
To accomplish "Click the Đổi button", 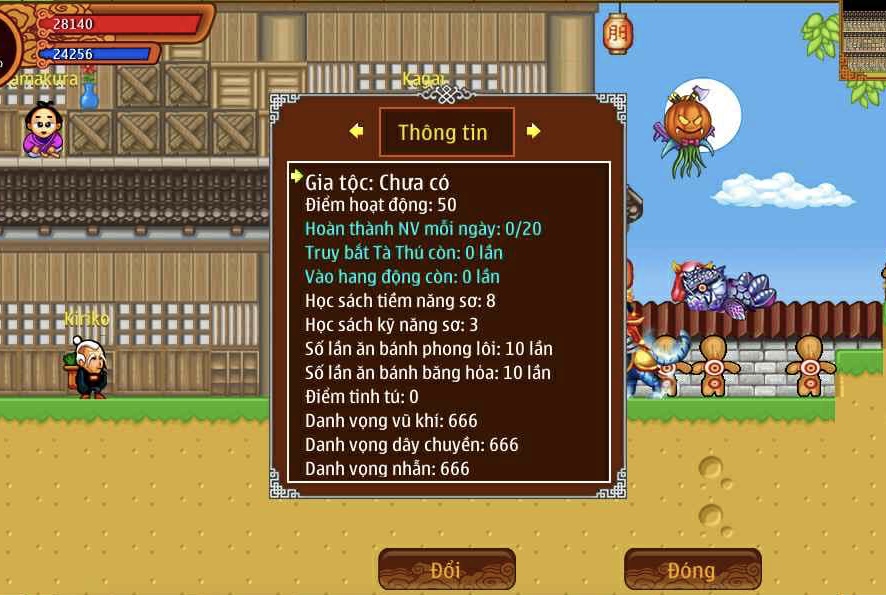I will pyautogui.click(x=446, y=570).
